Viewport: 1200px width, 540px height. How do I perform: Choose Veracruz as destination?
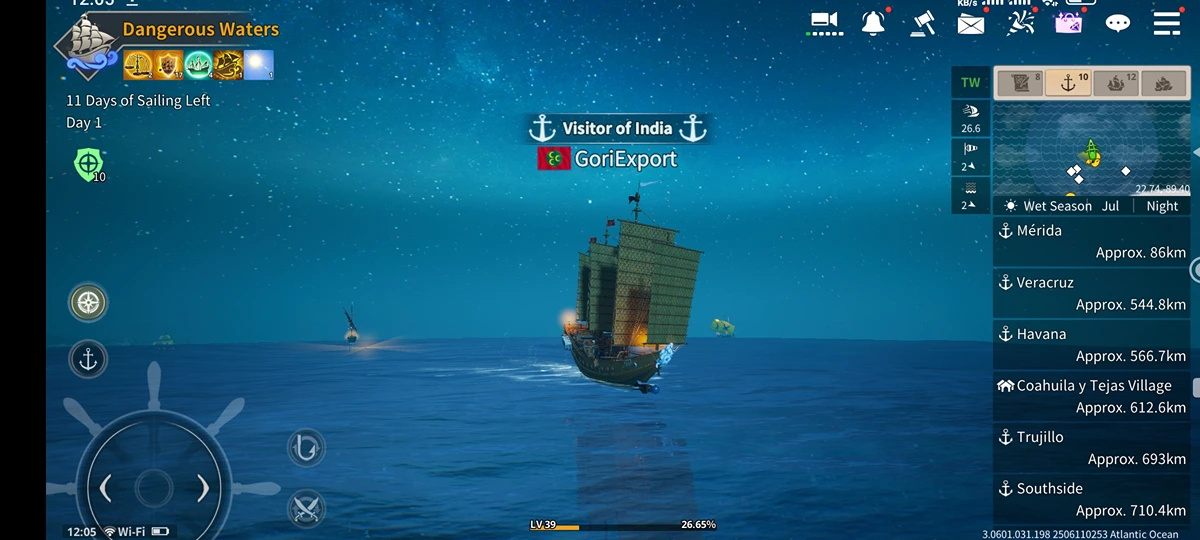point(1091,293)
